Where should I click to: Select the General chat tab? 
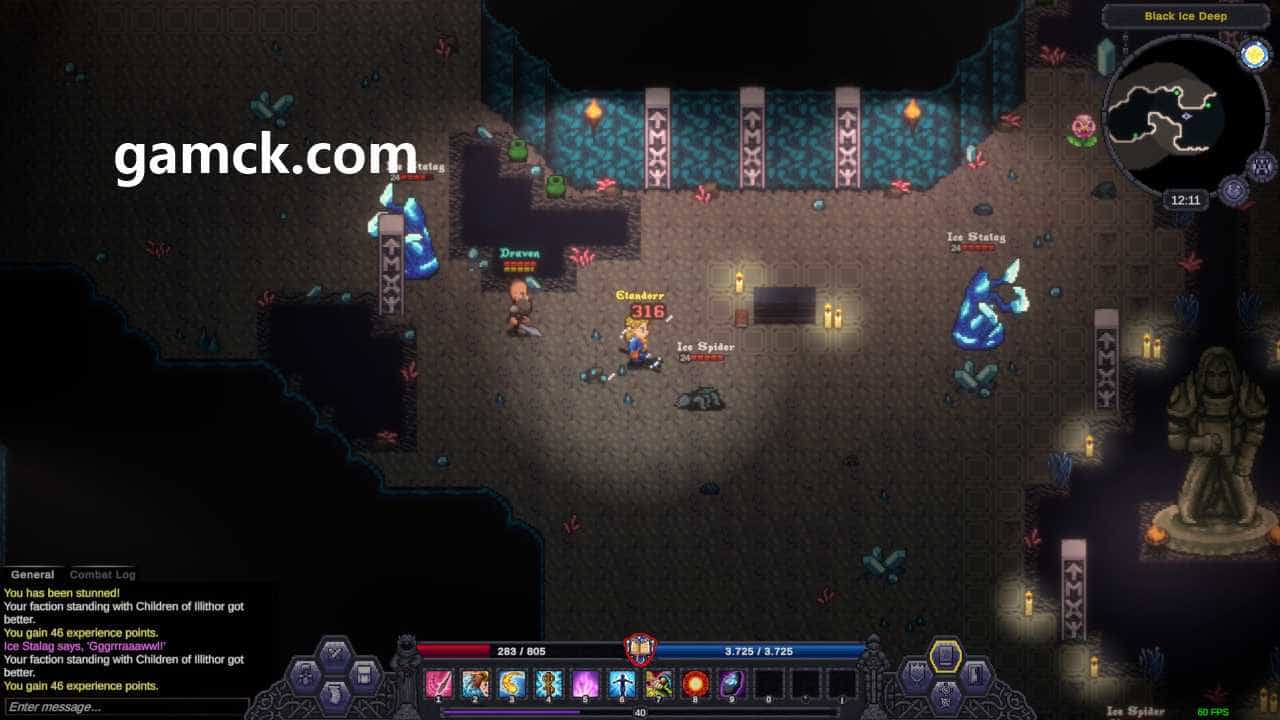pos(32,575)
